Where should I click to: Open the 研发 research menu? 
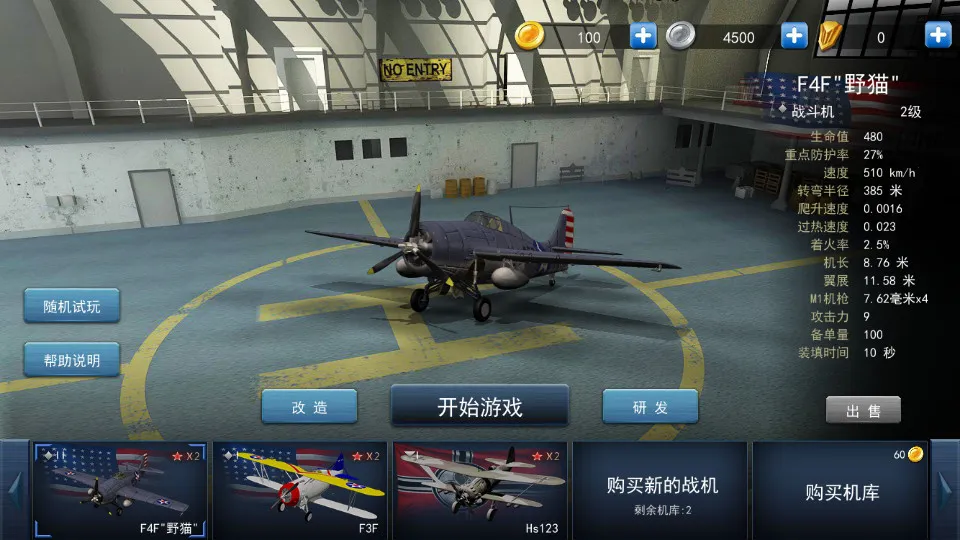pos(650,406)
